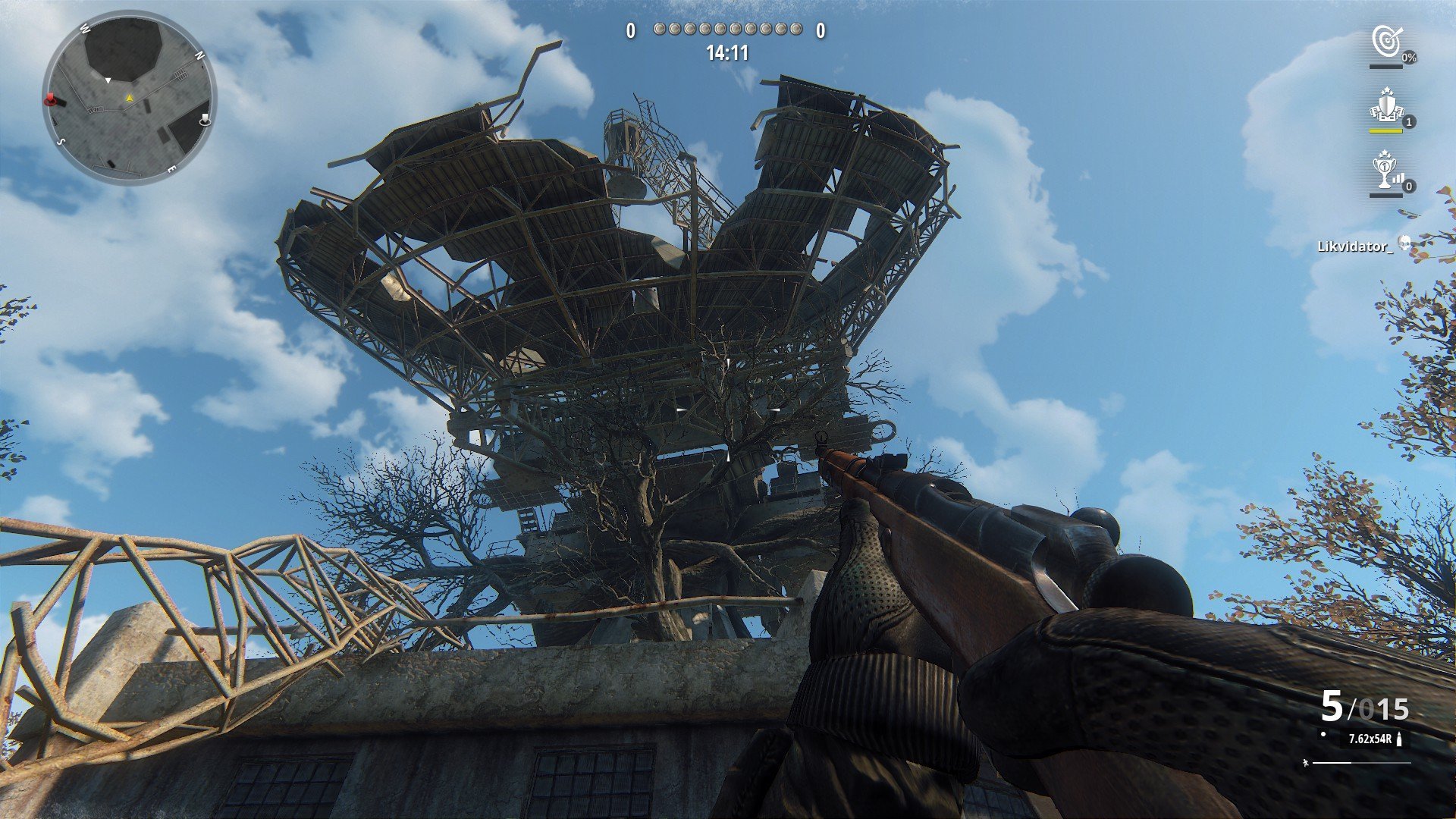The image size is (1456, 819).
Task: Click the circular minimap
Action: coord(130,98)
